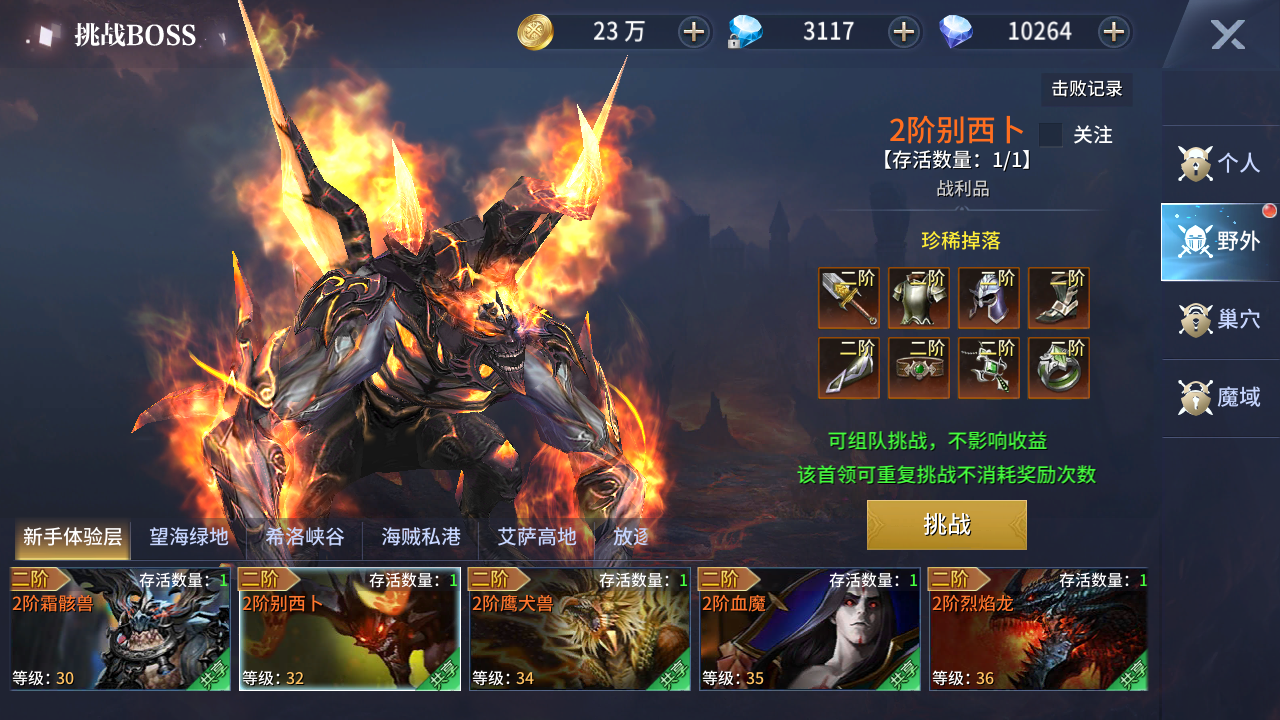Image resolution: width=1280 pixels, height=720 pixels.
Task: Select the 希洛峡谷 map tab
Action: coord(305,538)
